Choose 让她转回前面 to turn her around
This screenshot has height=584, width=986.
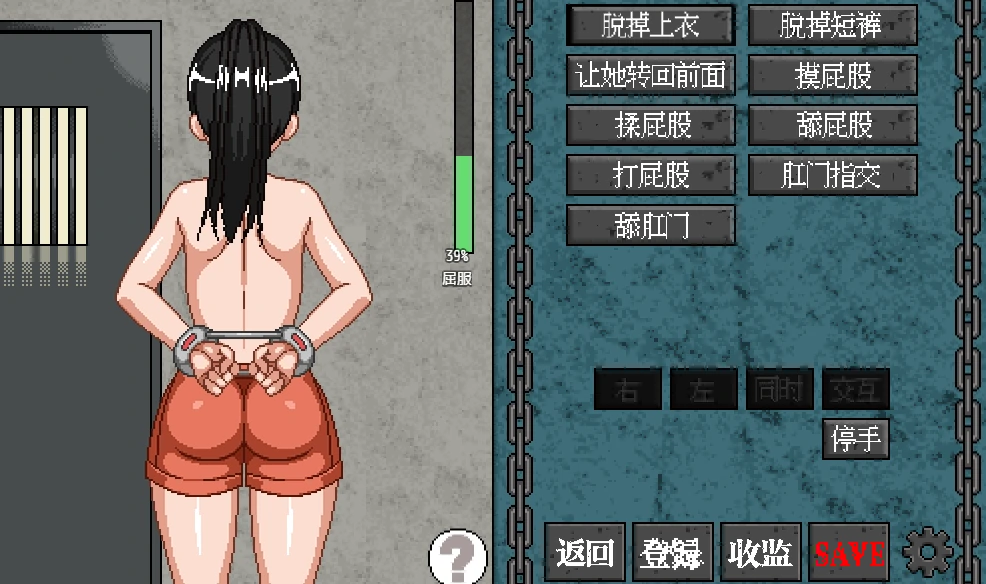click(x=650, y=75)
